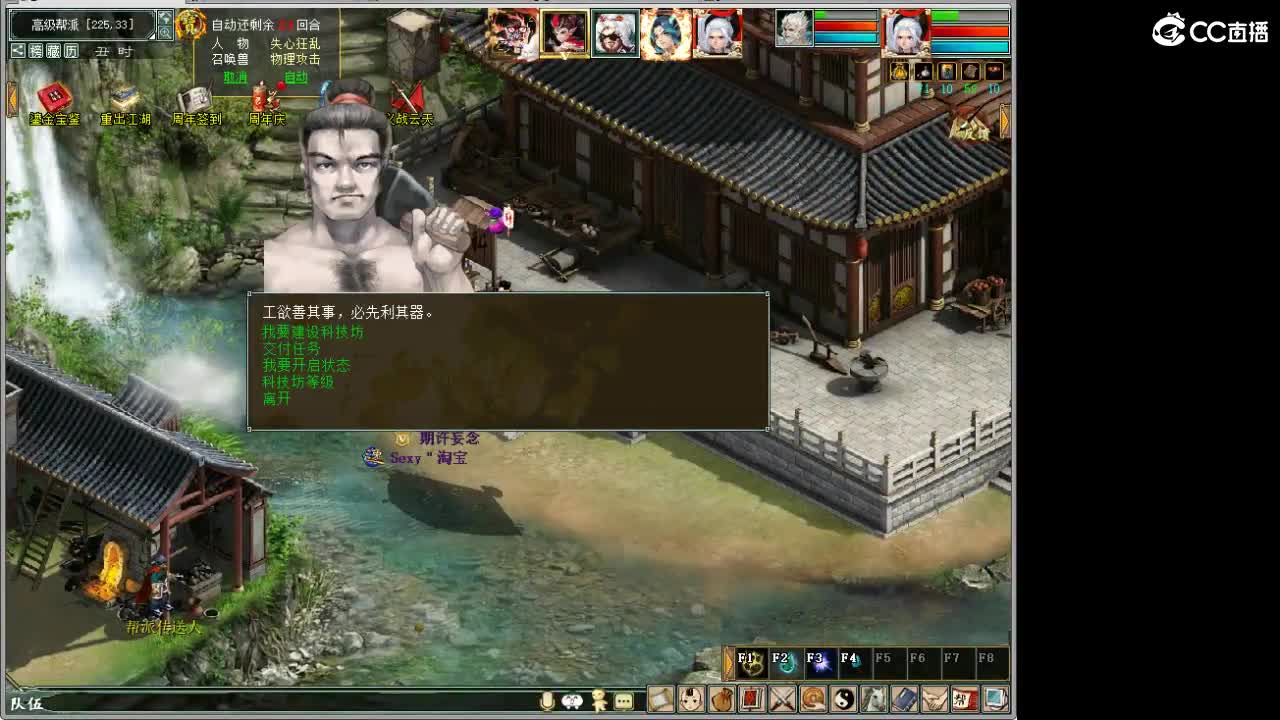1280x720 pixels.
Task: Click the money bag icon on bottom toolbar
Action: (x=725, y=698)
